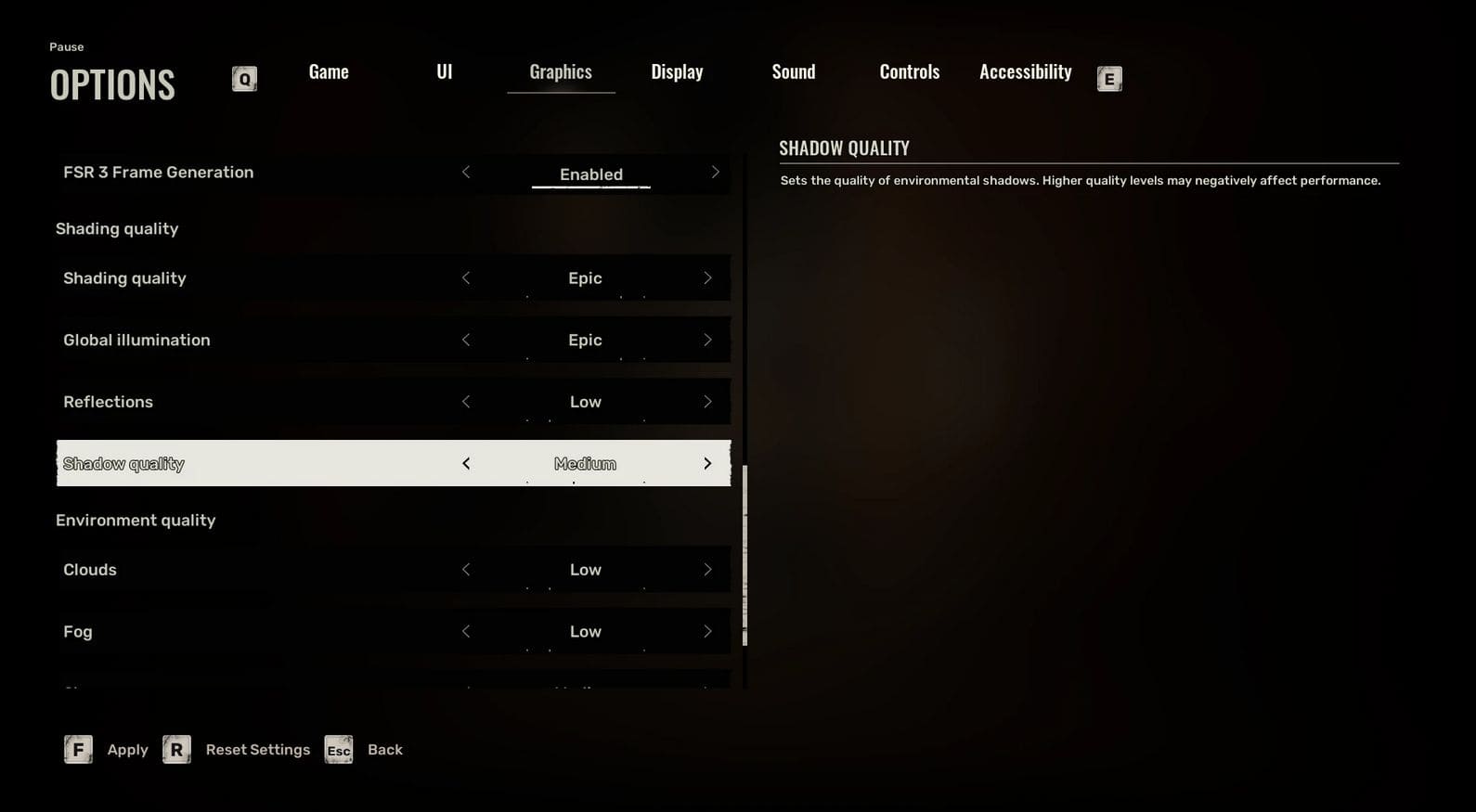Lower the Shading quality setting with the left arrow
This screenshot has height=812, width=1476.
466,278
